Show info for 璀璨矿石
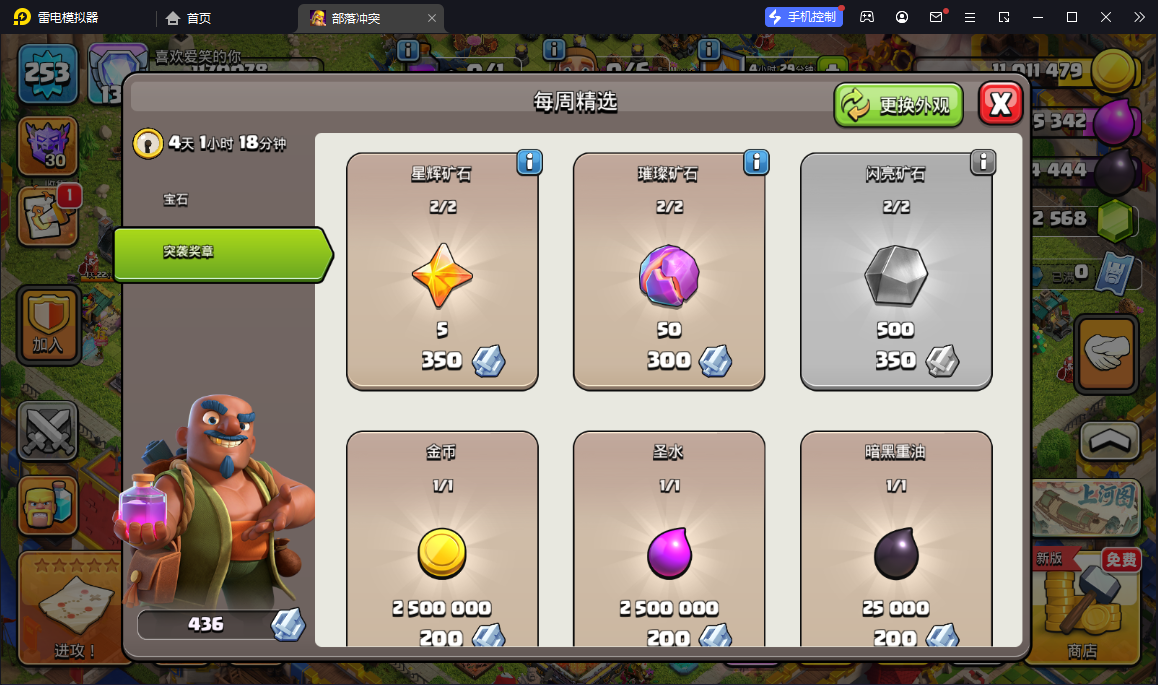 tap(756, 162)
